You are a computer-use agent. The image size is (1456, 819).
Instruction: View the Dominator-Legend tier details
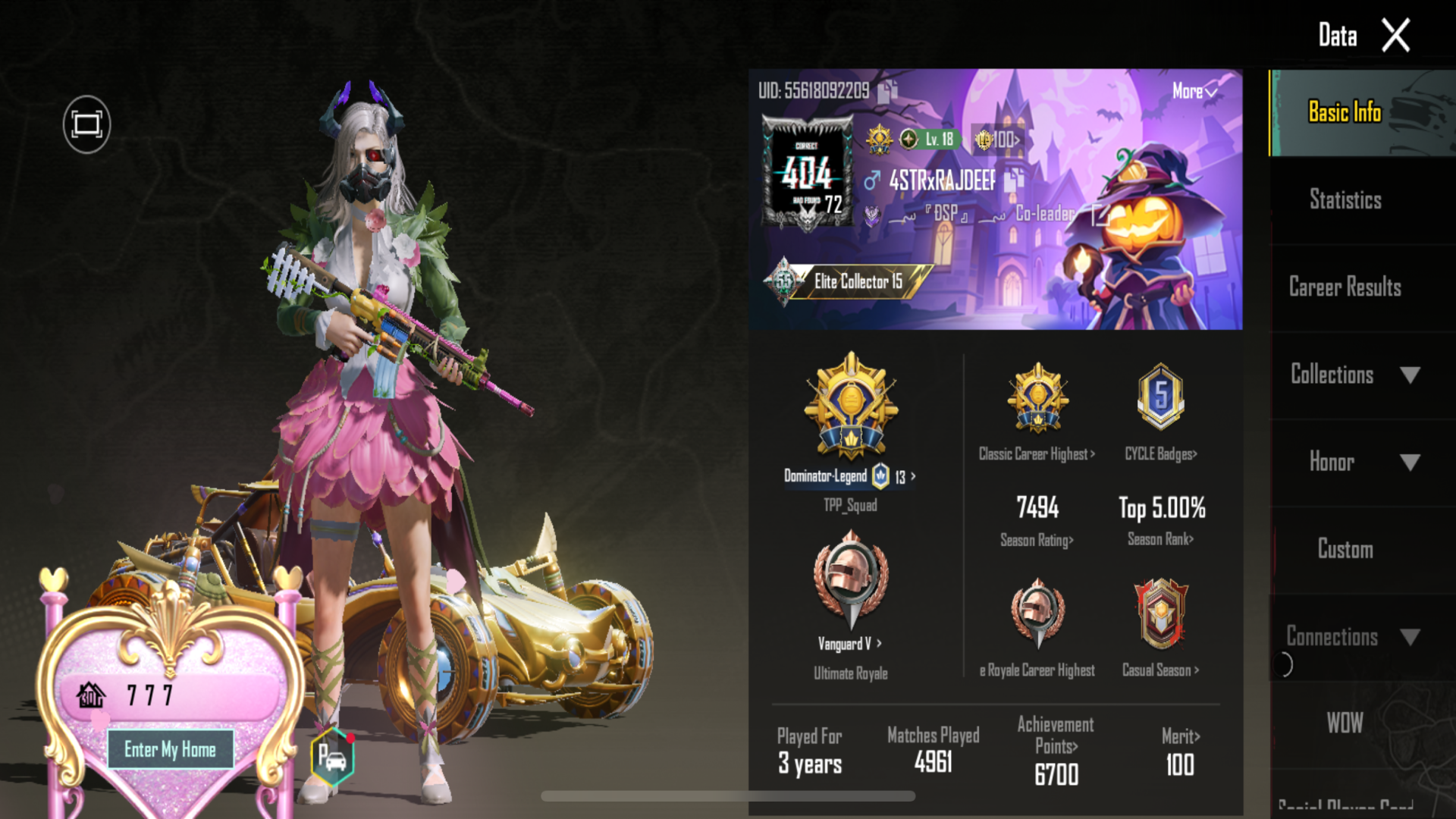point(850,476)
